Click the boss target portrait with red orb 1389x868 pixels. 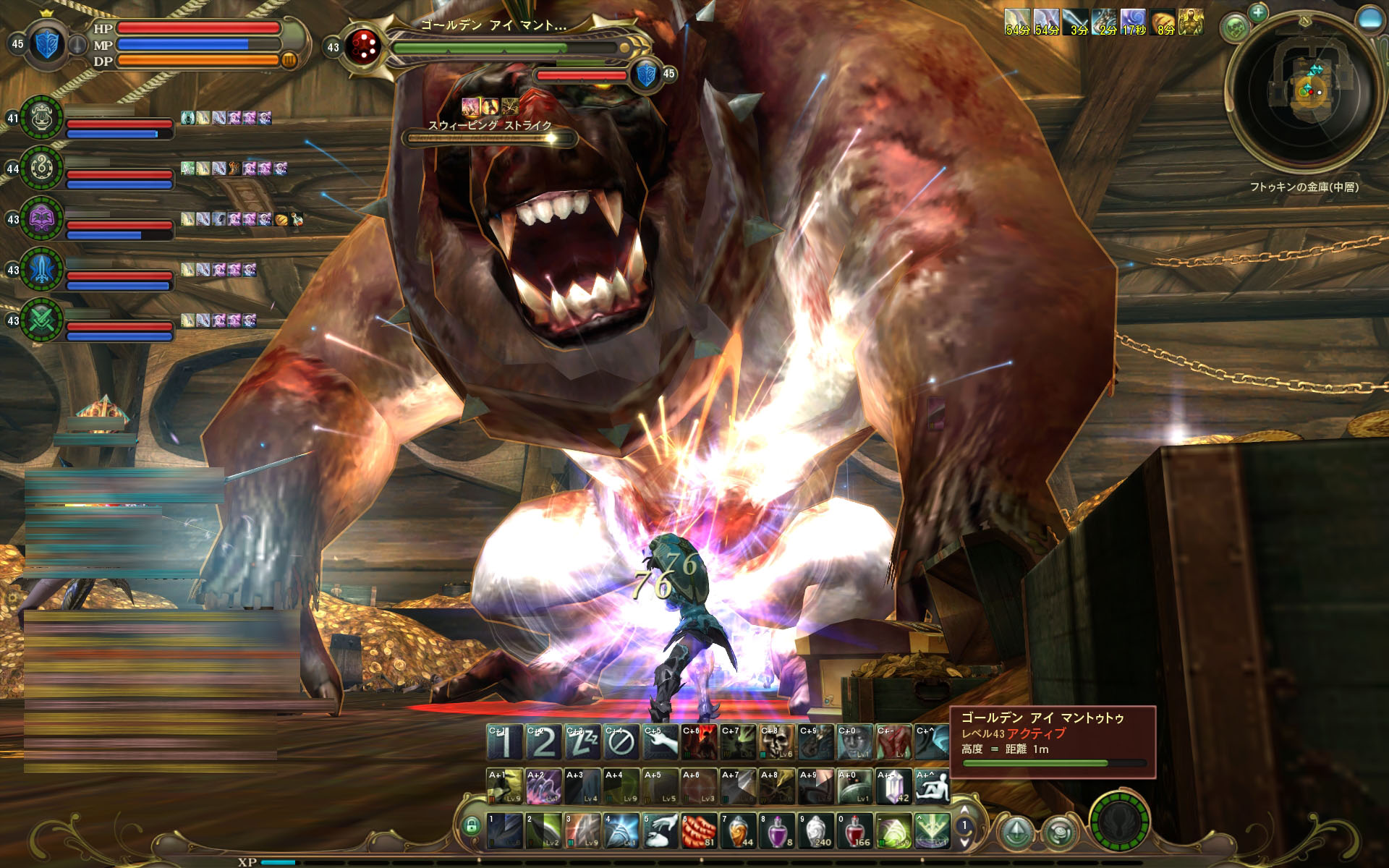(363, 47)
